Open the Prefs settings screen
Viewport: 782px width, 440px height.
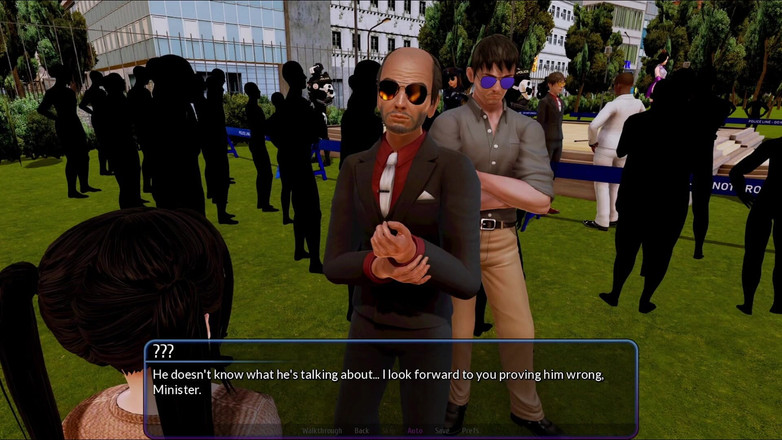click(x=470, y=431)
